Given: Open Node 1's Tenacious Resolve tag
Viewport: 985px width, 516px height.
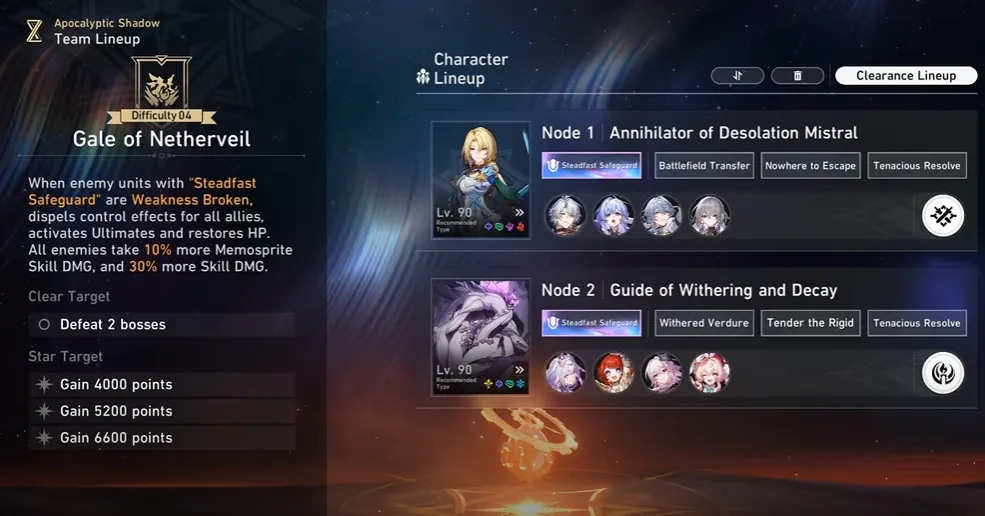Looking at the screenshot, I should tap(916, 166).
